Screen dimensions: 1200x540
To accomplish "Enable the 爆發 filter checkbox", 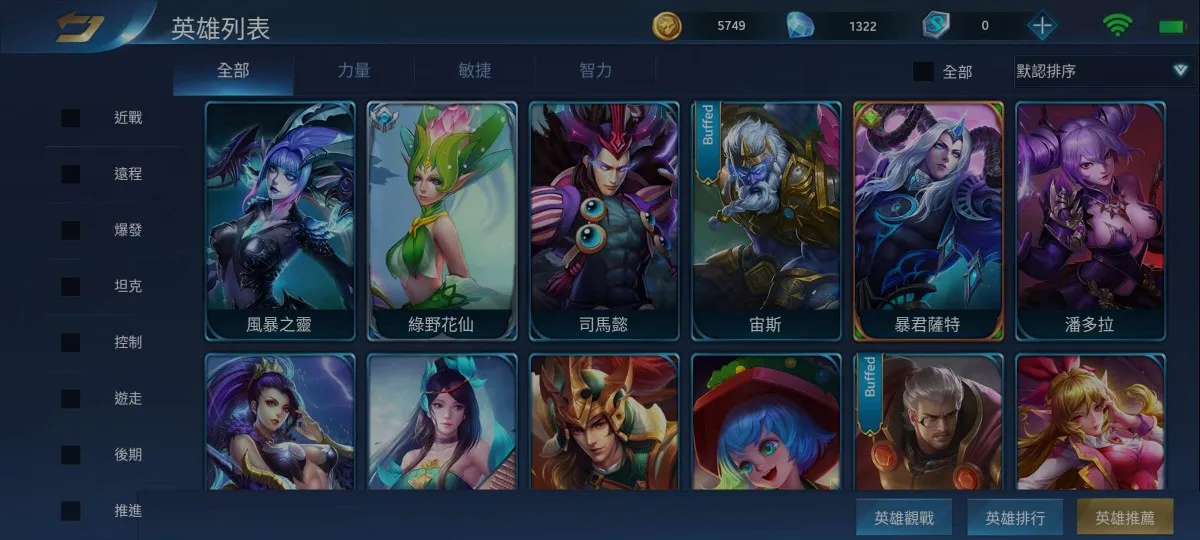I will [71, 230].
